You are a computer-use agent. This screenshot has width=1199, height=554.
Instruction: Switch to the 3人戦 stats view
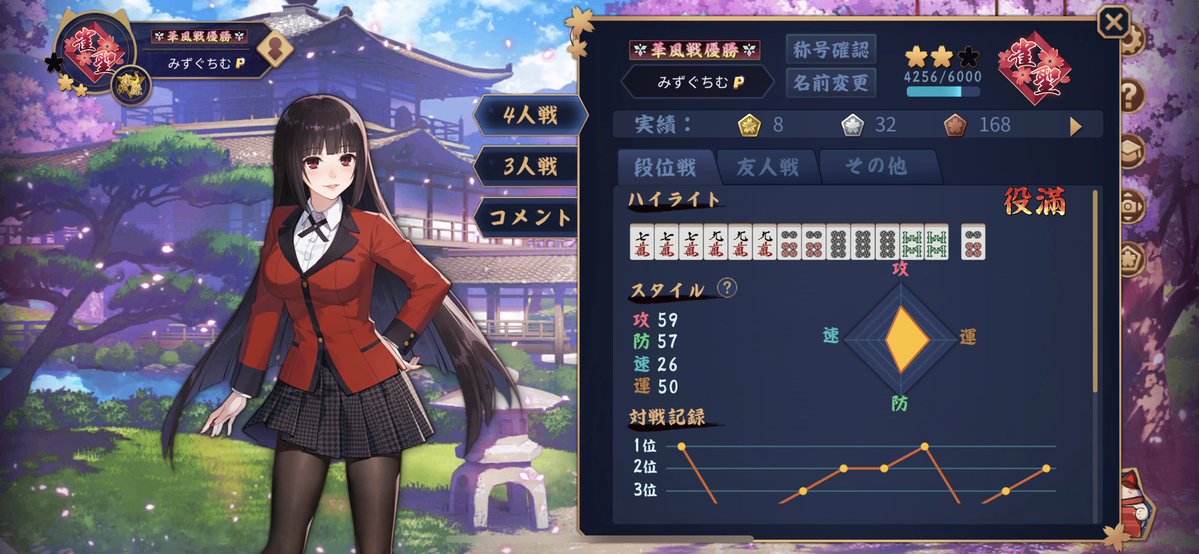(x=531, y=165)
